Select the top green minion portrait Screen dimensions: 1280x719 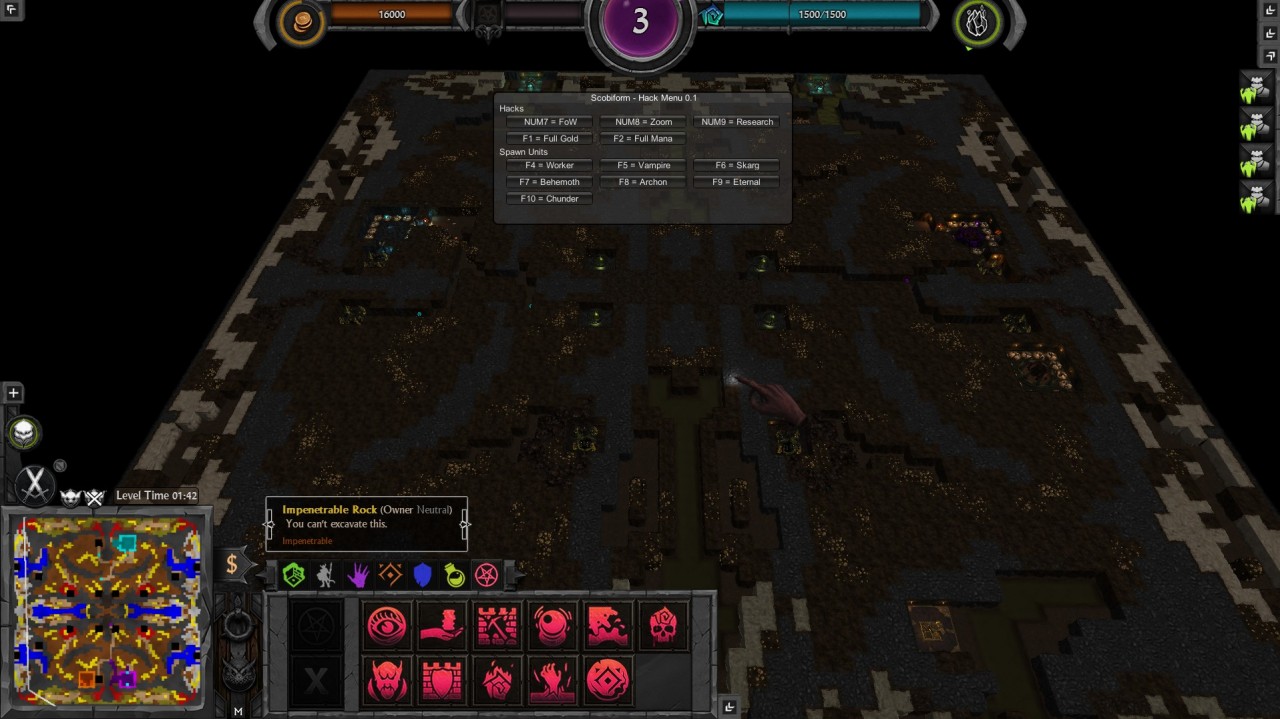coord(1255,87)
